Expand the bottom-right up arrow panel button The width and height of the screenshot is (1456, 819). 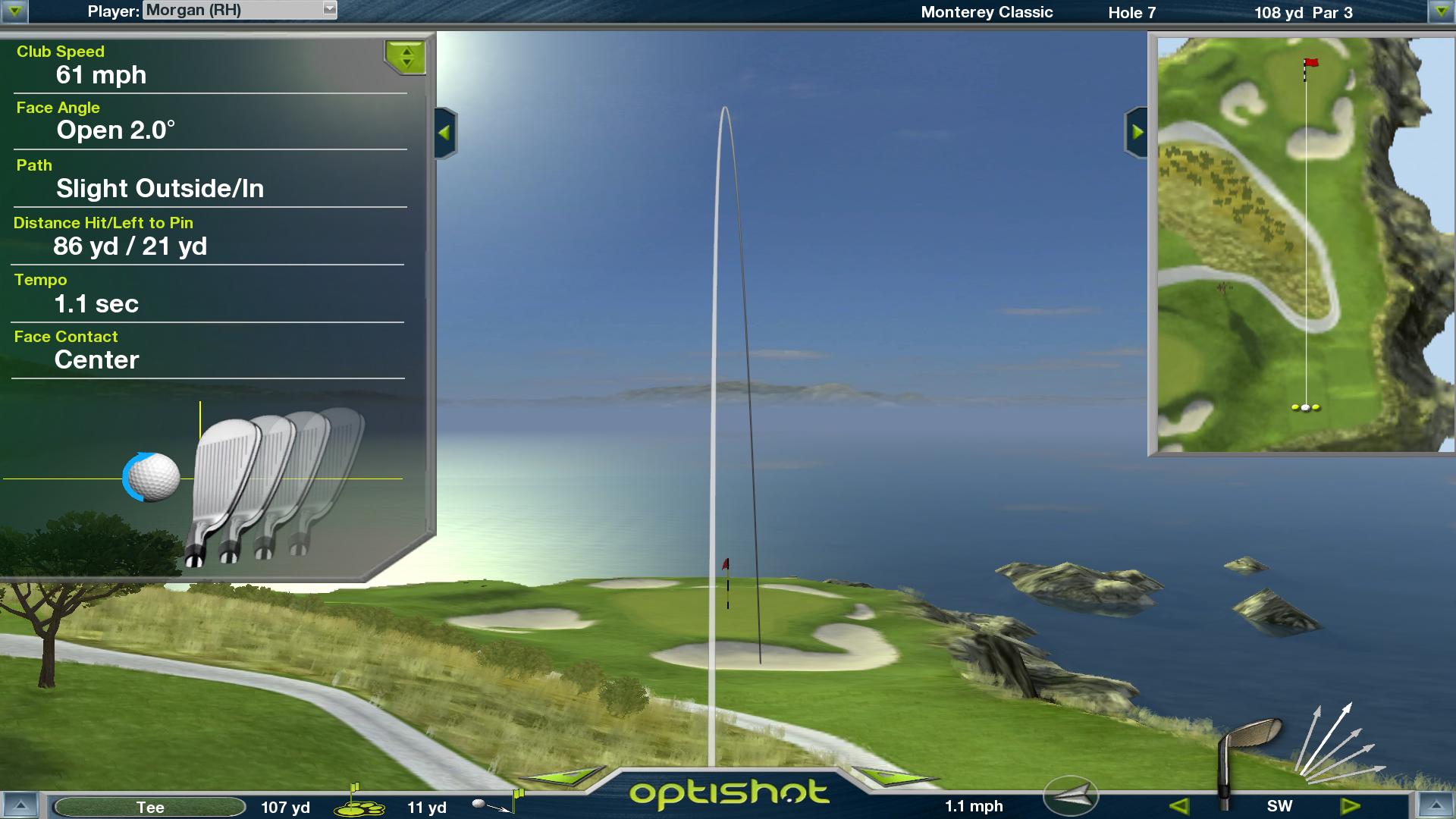(1436, 806)
